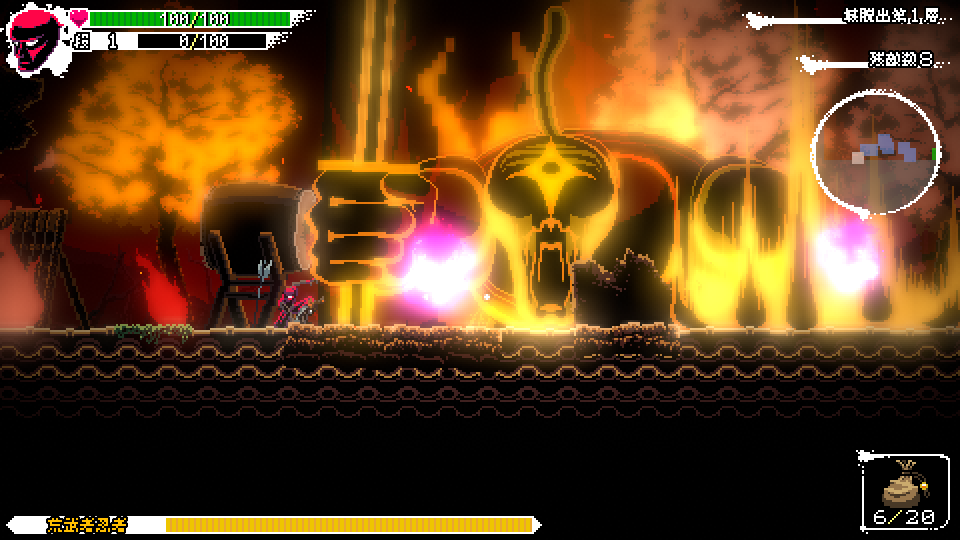The width and height of the screenshot is (960, 540).
Task: Select the pouch item slot showing 6/20
Action: point(903,491)
